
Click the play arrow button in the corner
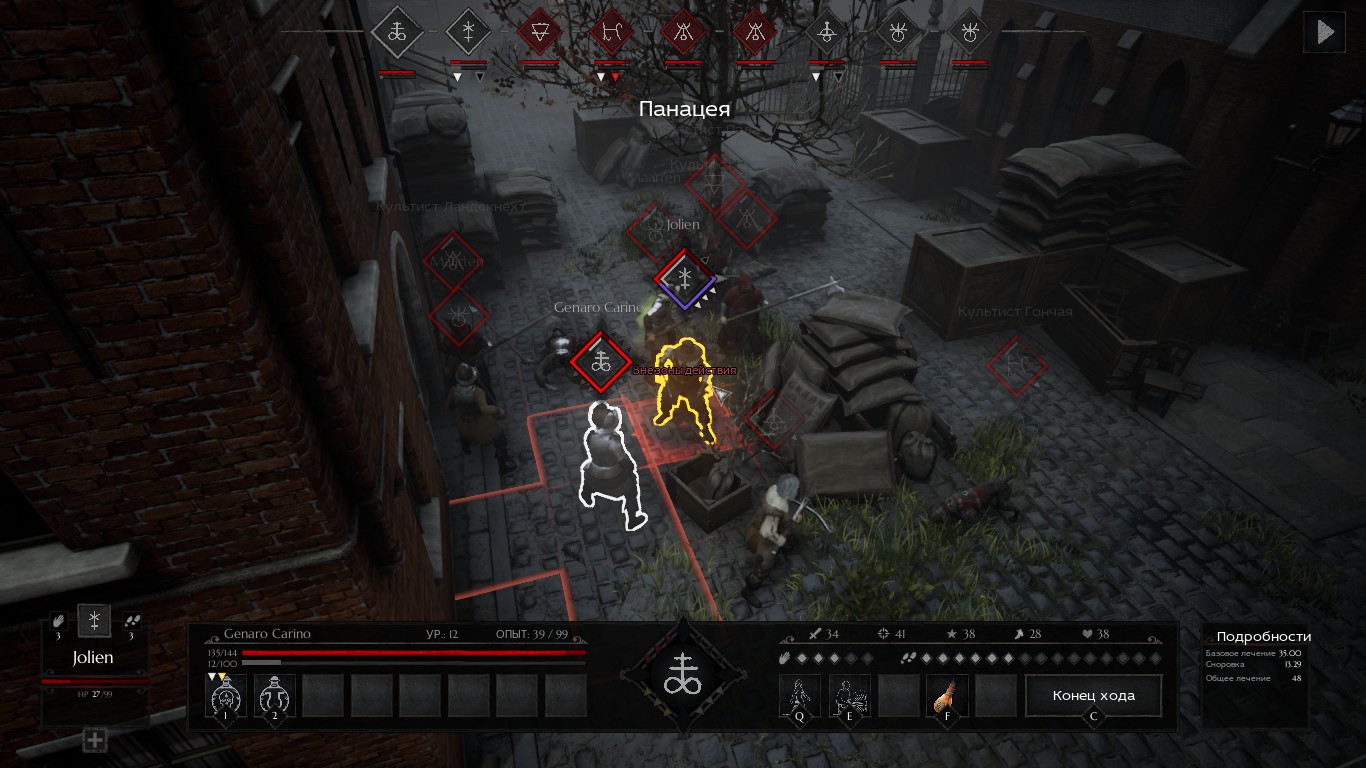tap(1324, 32)
